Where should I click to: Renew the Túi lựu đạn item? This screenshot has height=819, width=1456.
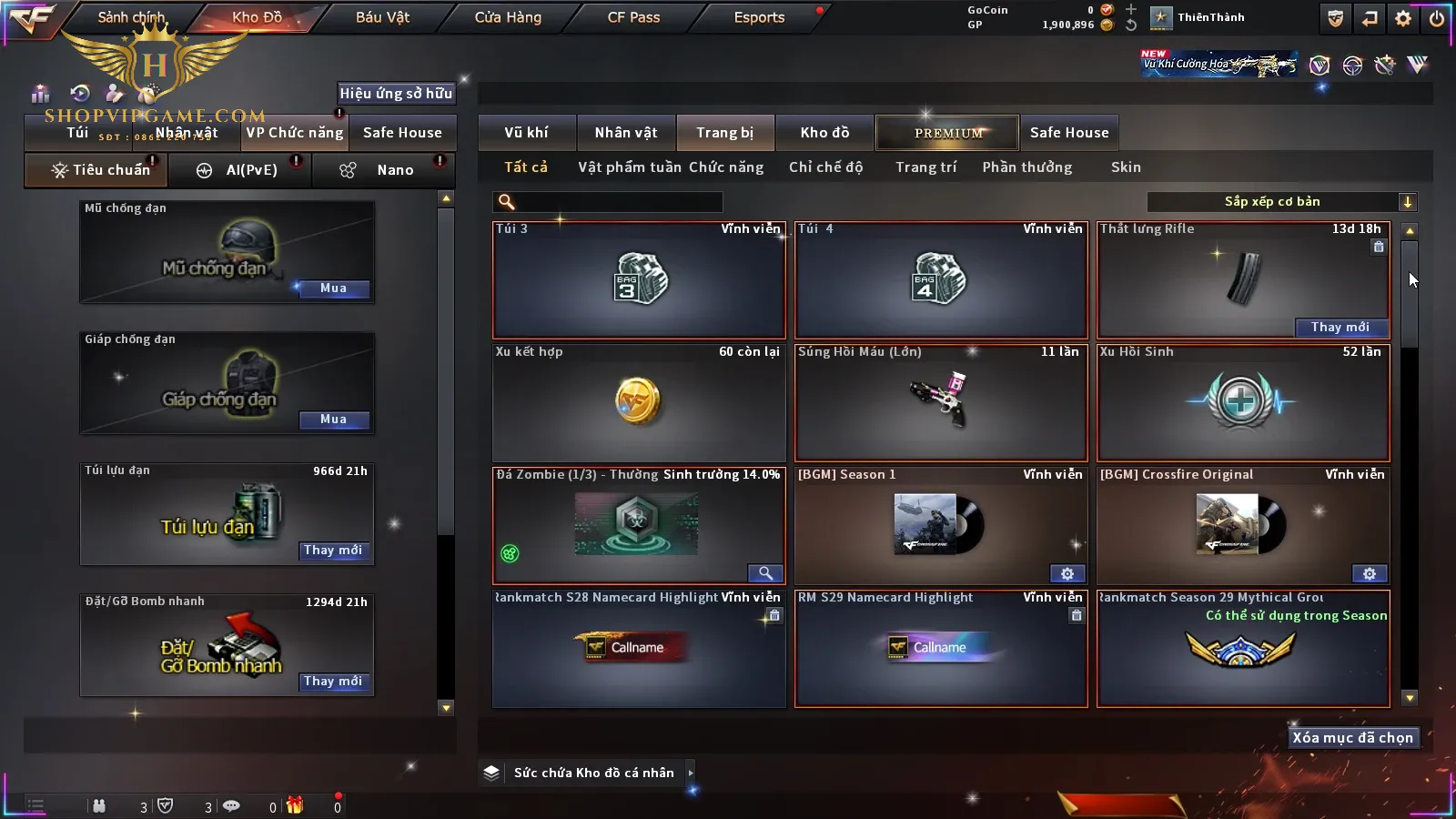[333, 551]
